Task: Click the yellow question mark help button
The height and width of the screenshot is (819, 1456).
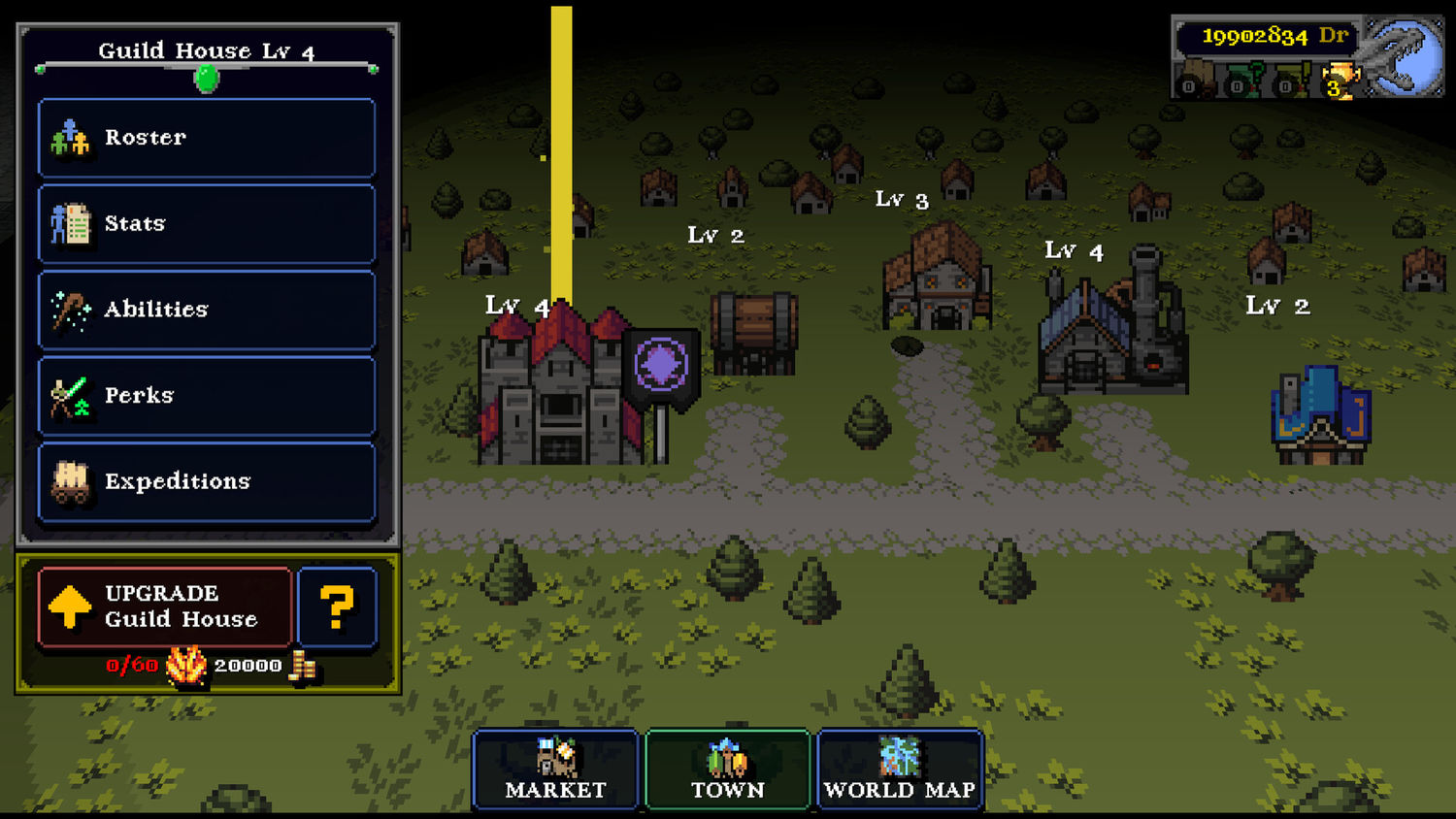Action: click(x=337, y=607)
